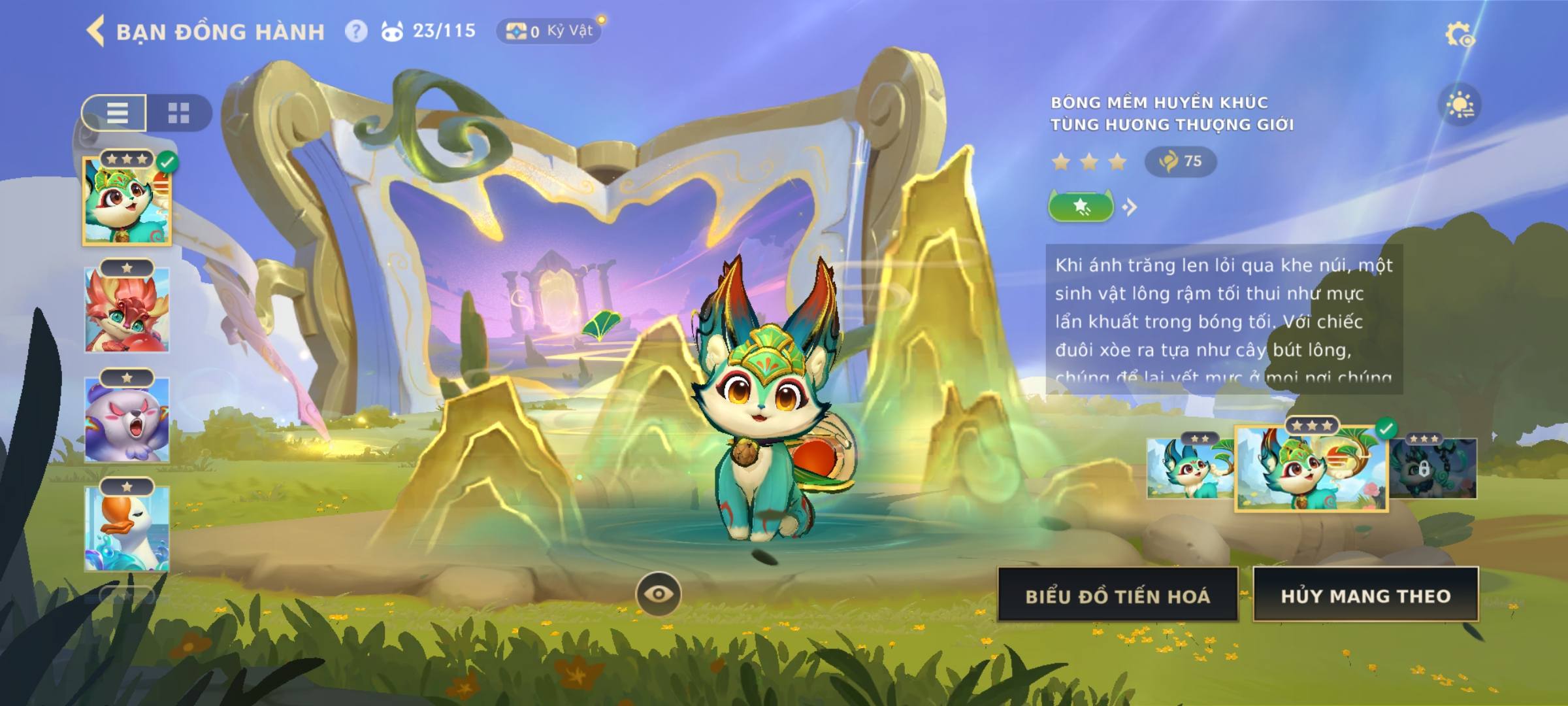Open the gear settings icon
This screenshot has height=706, width=1568.
point(1459,34)
